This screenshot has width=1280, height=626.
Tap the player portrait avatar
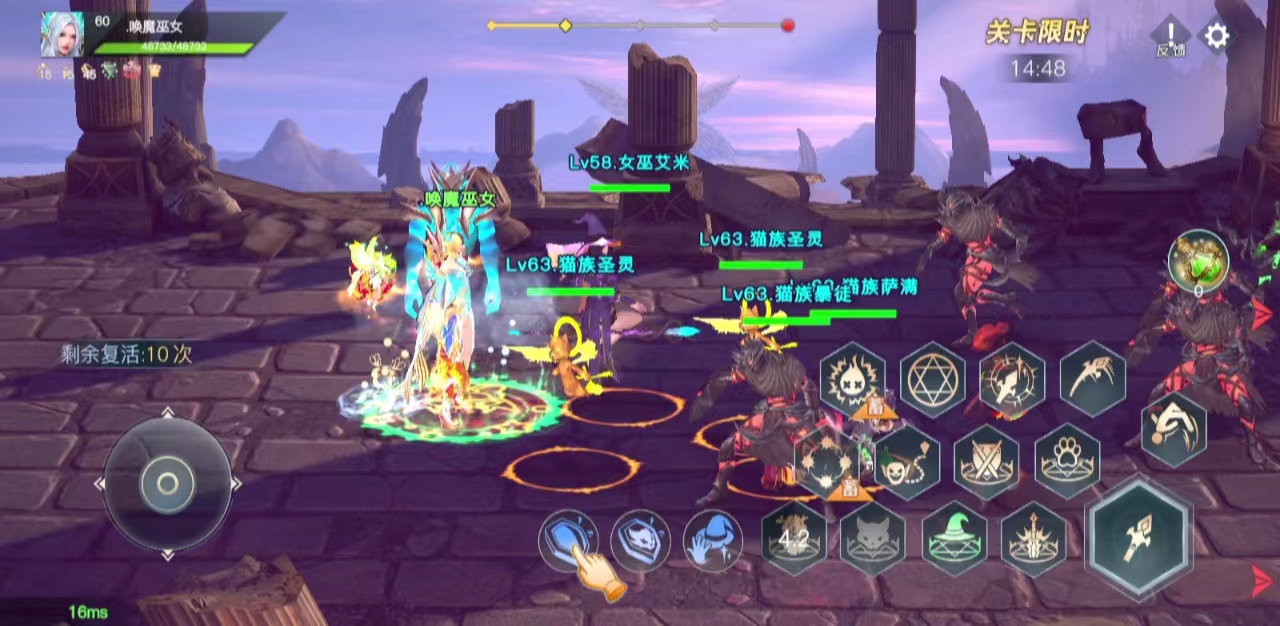pyautogui.click(x=61, y=35)
